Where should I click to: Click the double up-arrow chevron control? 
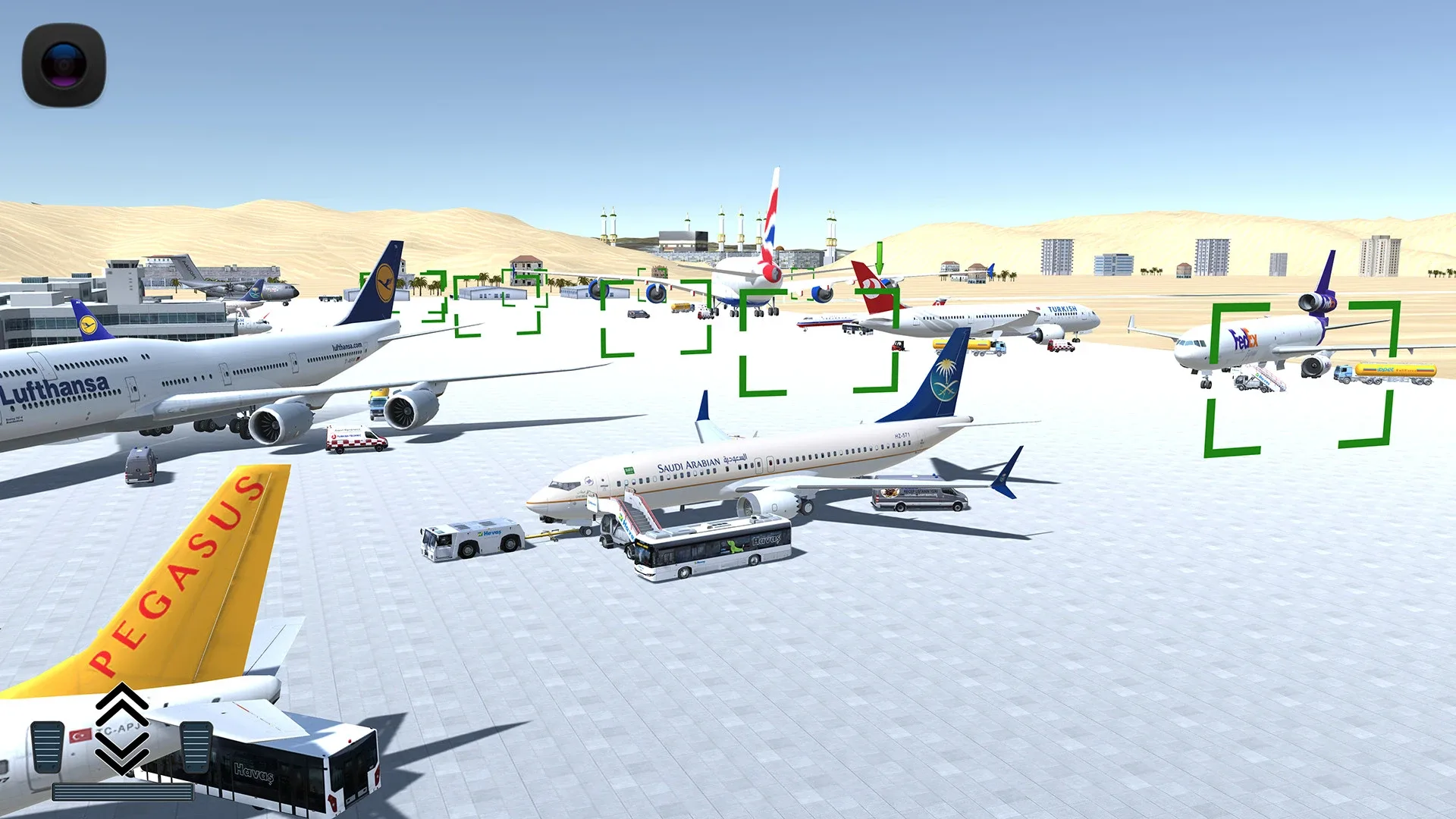point(121,705)
